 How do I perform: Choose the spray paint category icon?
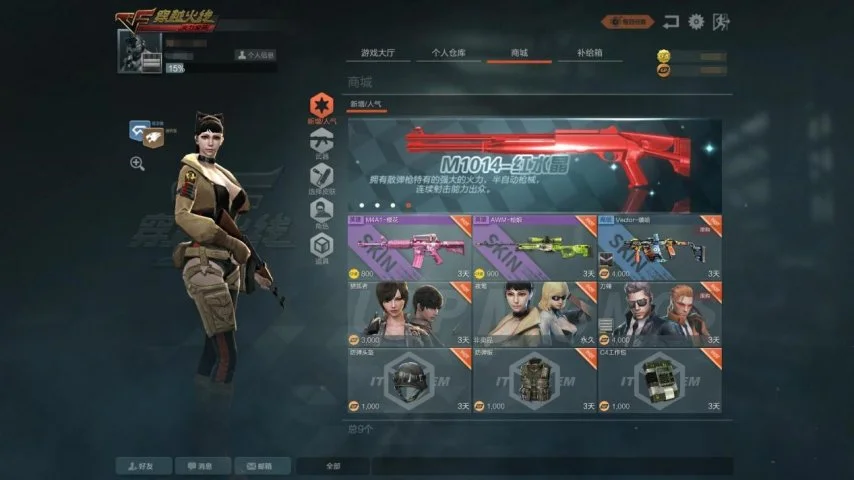coord(321,177)
